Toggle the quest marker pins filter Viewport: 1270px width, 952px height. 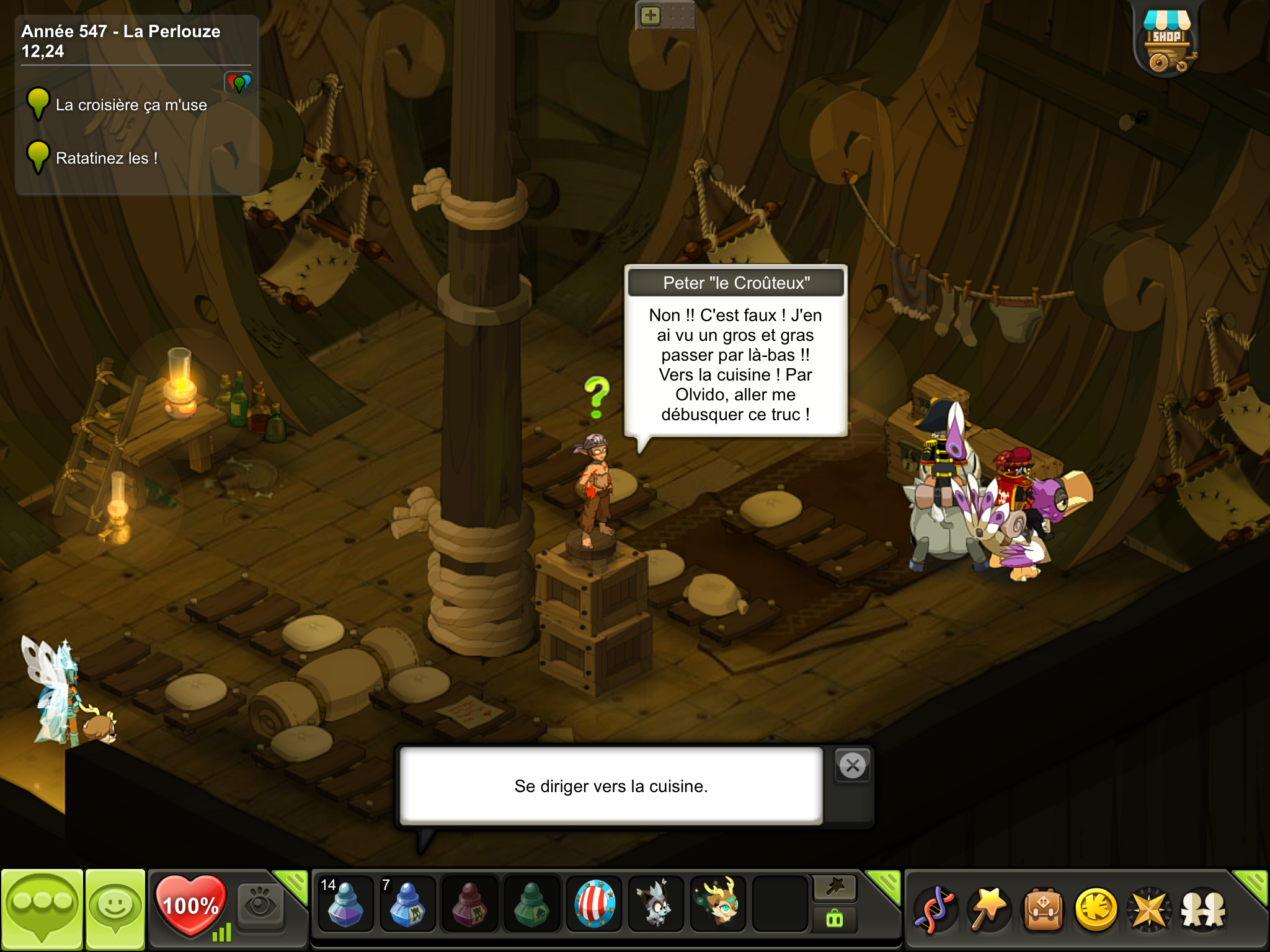239,82
